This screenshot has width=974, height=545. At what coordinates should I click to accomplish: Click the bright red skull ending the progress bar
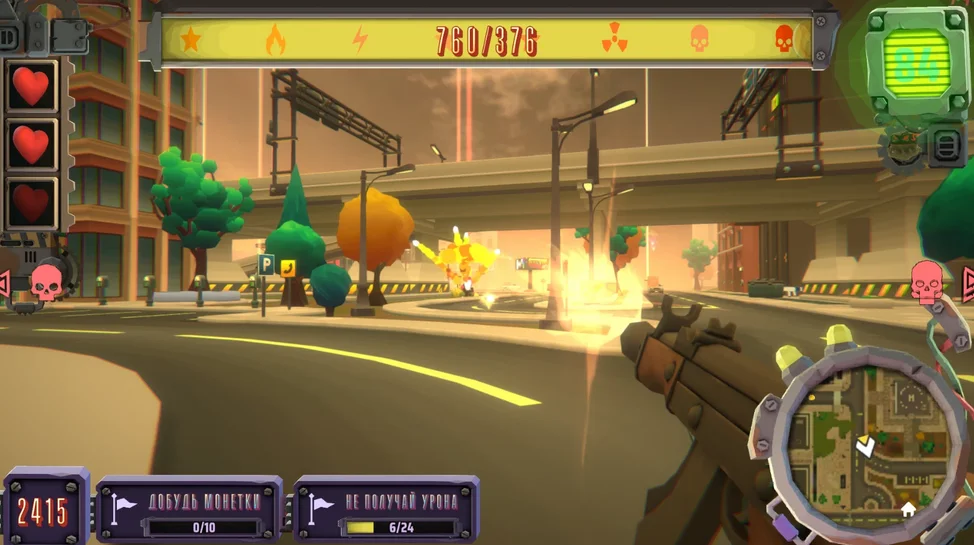pos(784,40)
